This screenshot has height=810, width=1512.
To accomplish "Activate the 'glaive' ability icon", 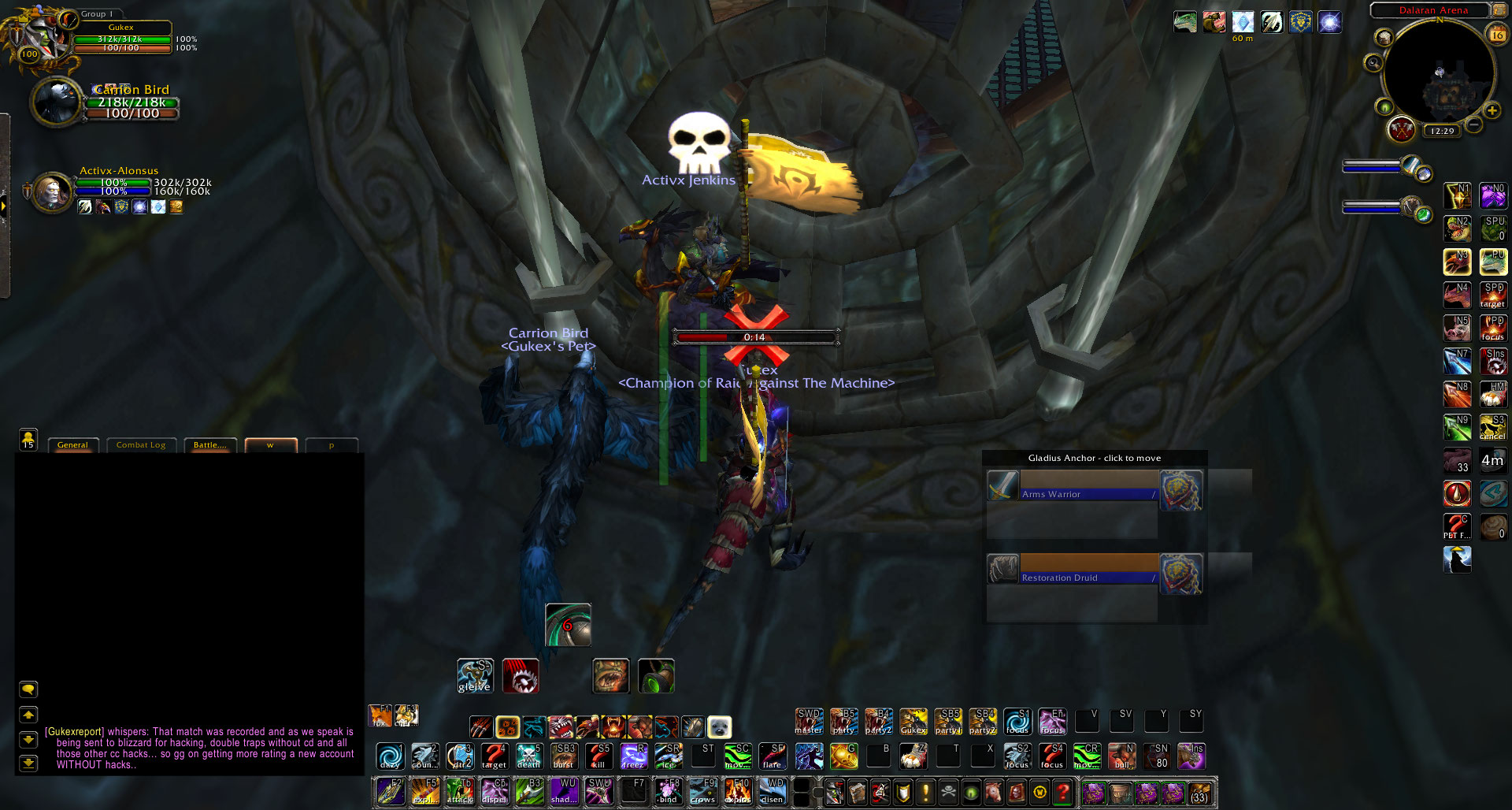I will (x=475, y=676).
